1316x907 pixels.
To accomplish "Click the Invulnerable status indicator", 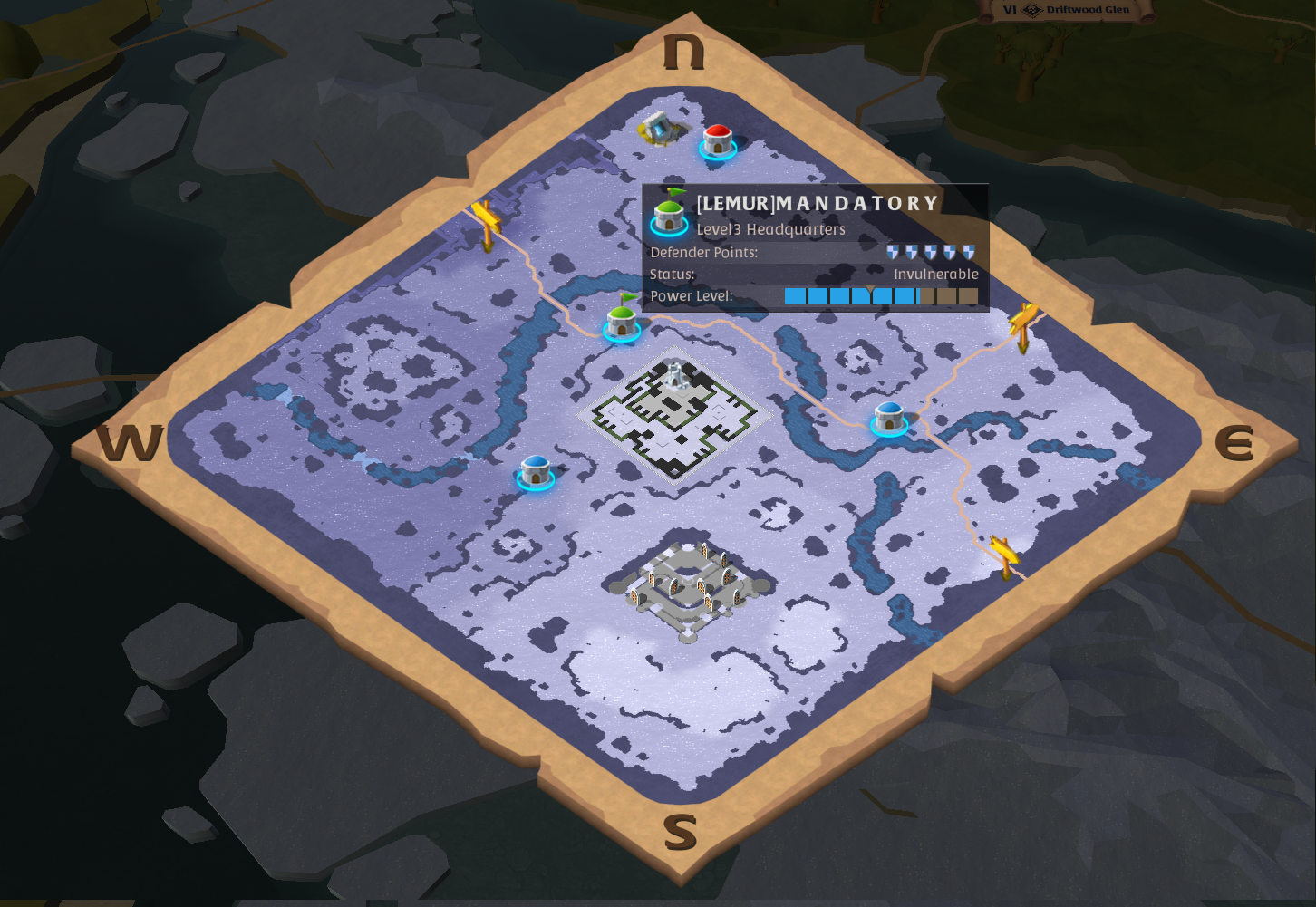I will pos(935,274).
